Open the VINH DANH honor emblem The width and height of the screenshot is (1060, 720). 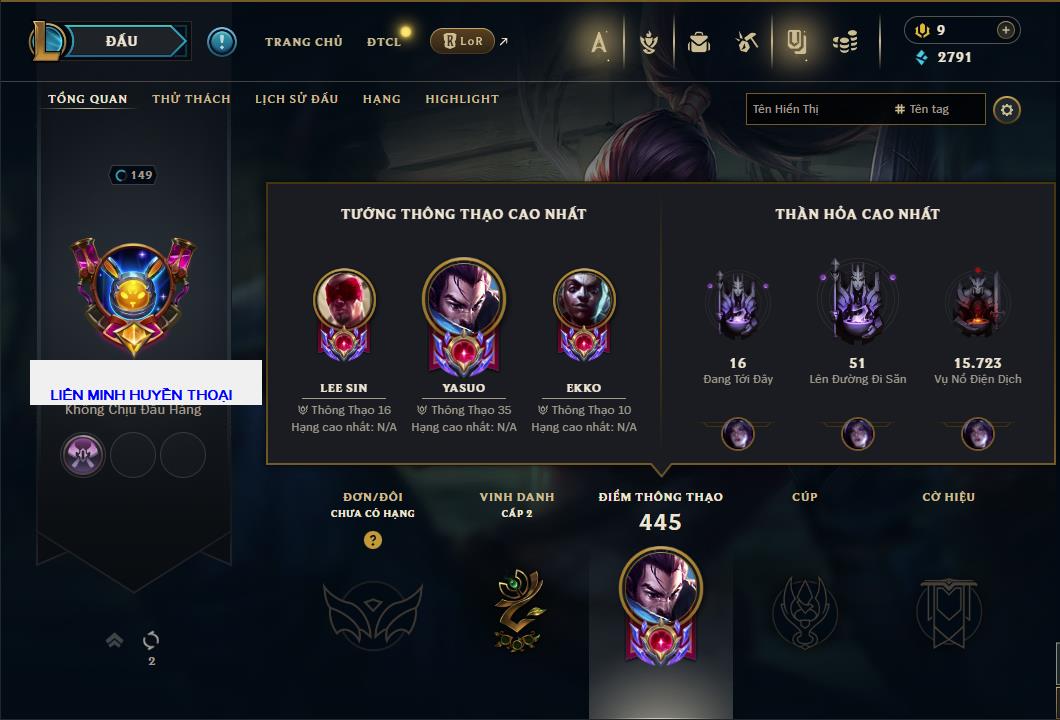pyautogui.click(x=517, y=610)
